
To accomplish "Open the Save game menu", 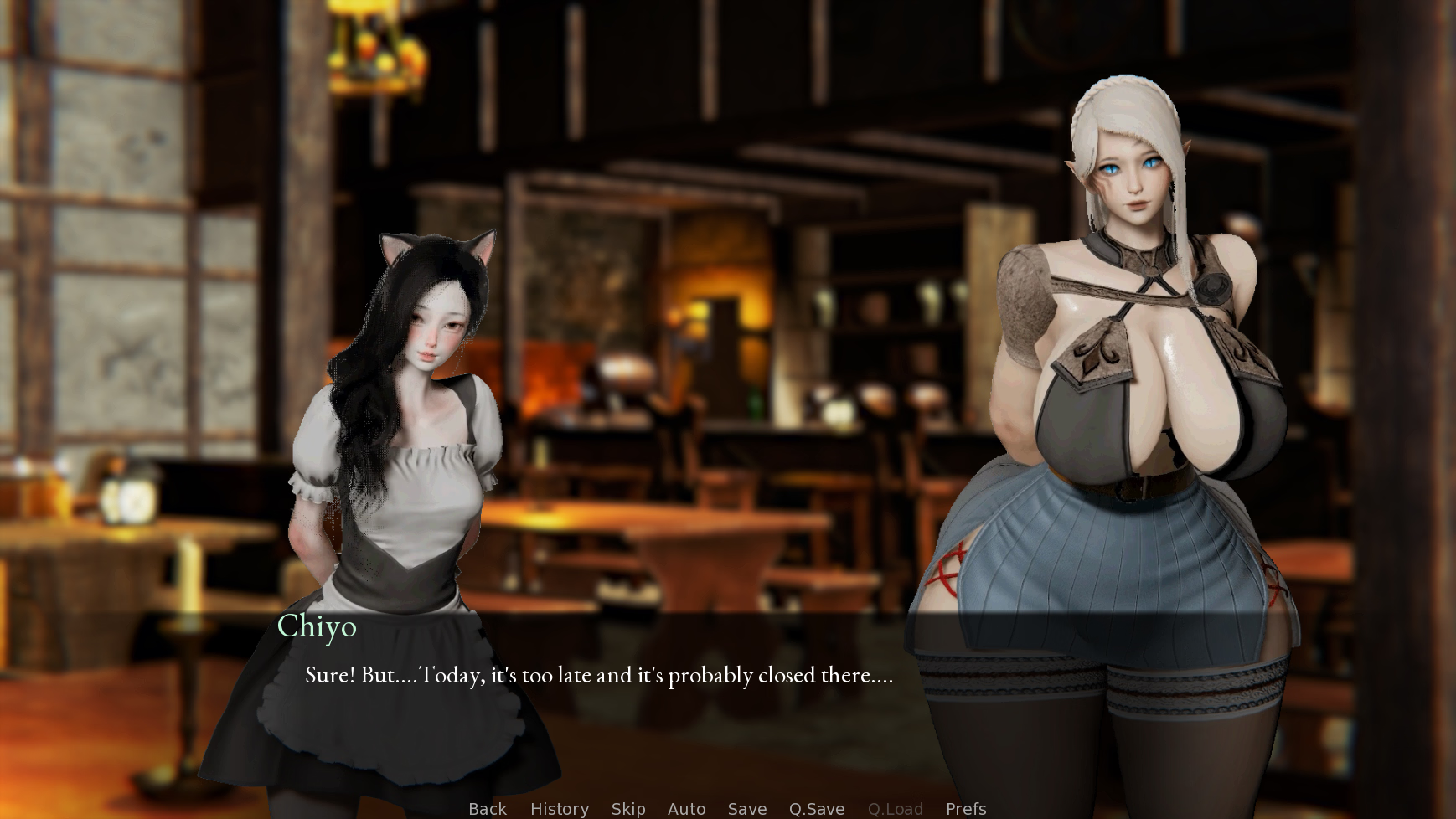I will (747, 809).
